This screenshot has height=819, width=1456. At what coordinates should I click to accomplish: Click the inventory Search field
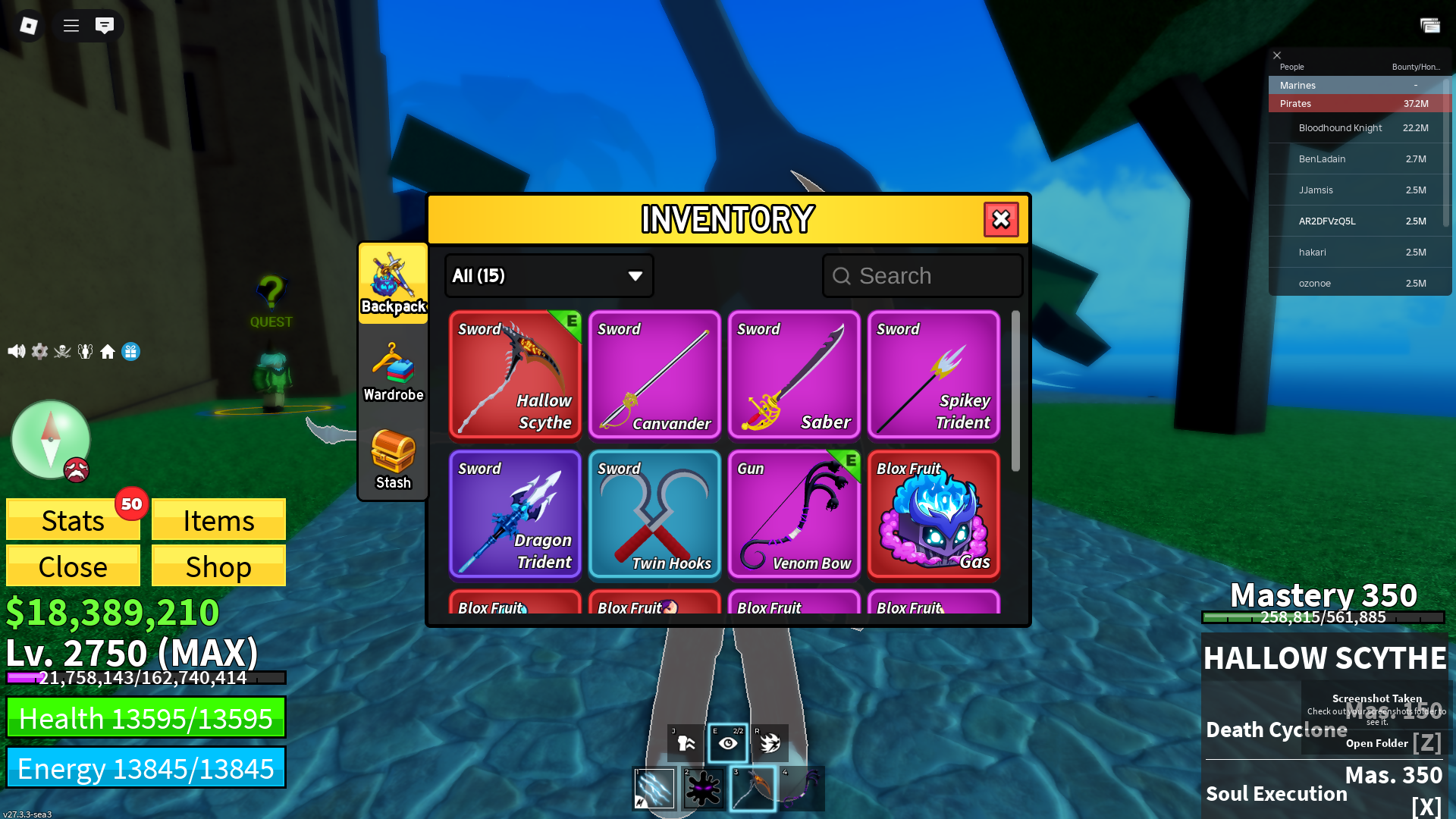(922, 276)
